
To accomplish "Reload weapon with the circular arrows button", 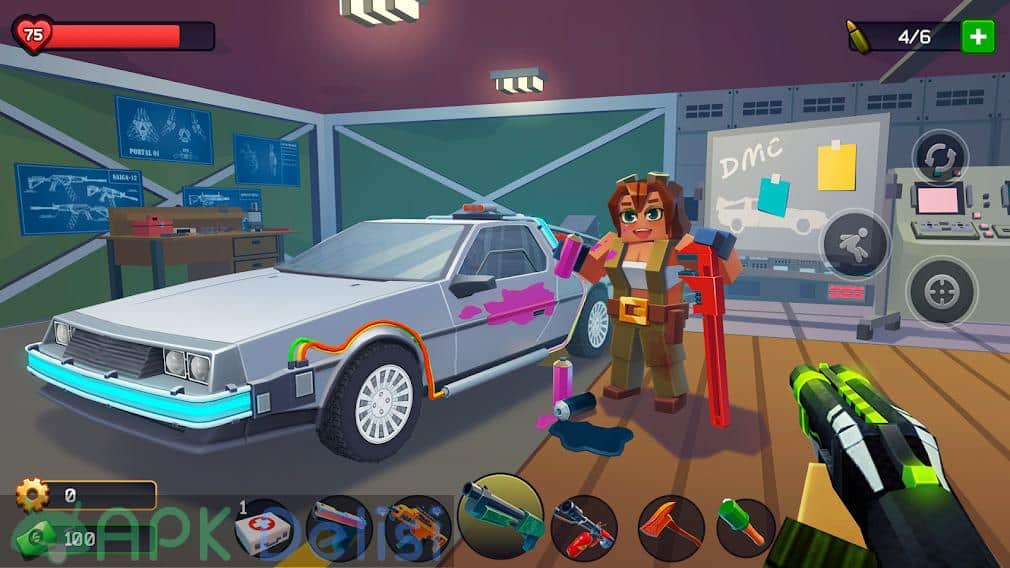I will point(940,157).
